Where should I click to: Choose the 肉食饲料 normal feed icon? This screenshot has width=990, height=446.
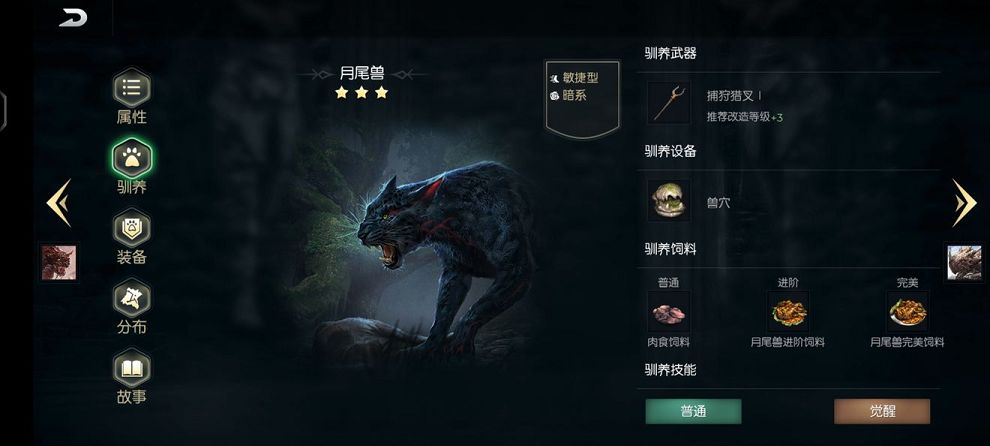[x=668, y=312]
